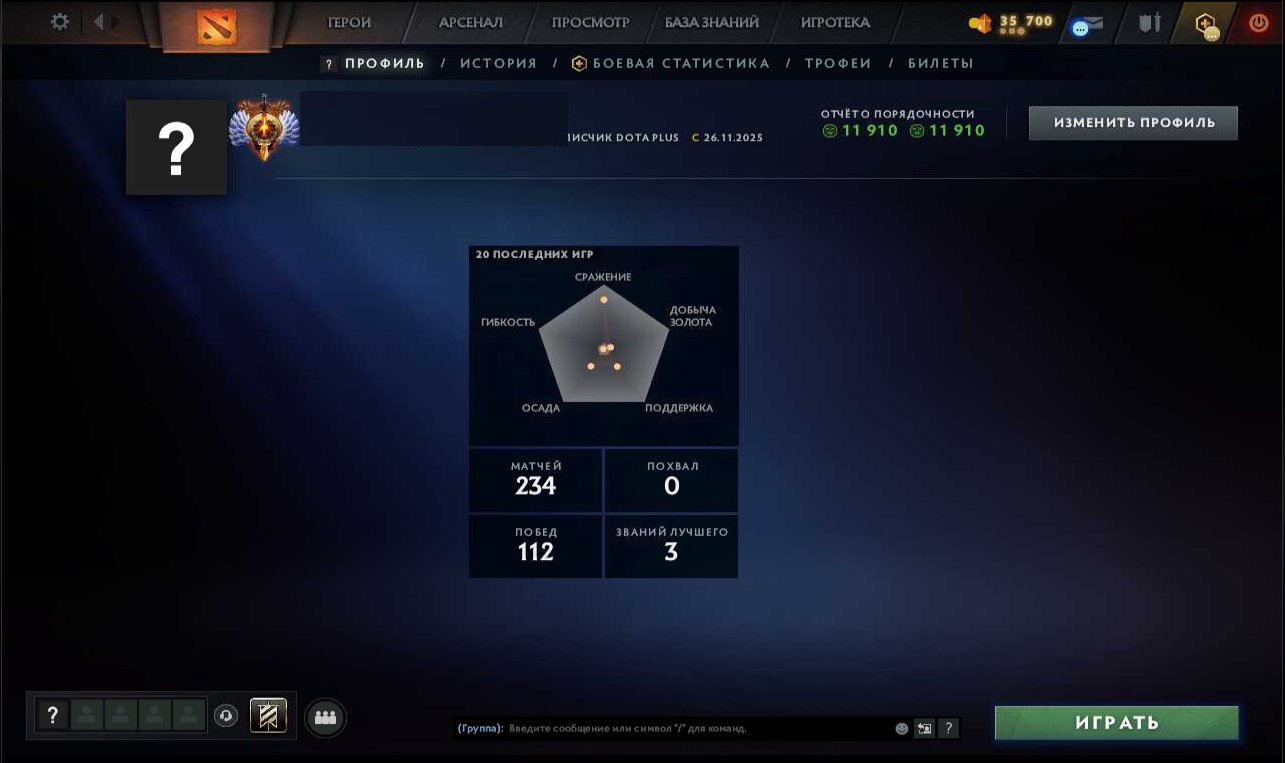This screenshot has width=1285, height=763.
Task: Open the game settings gear icon
Action: [x=58, y=21]
